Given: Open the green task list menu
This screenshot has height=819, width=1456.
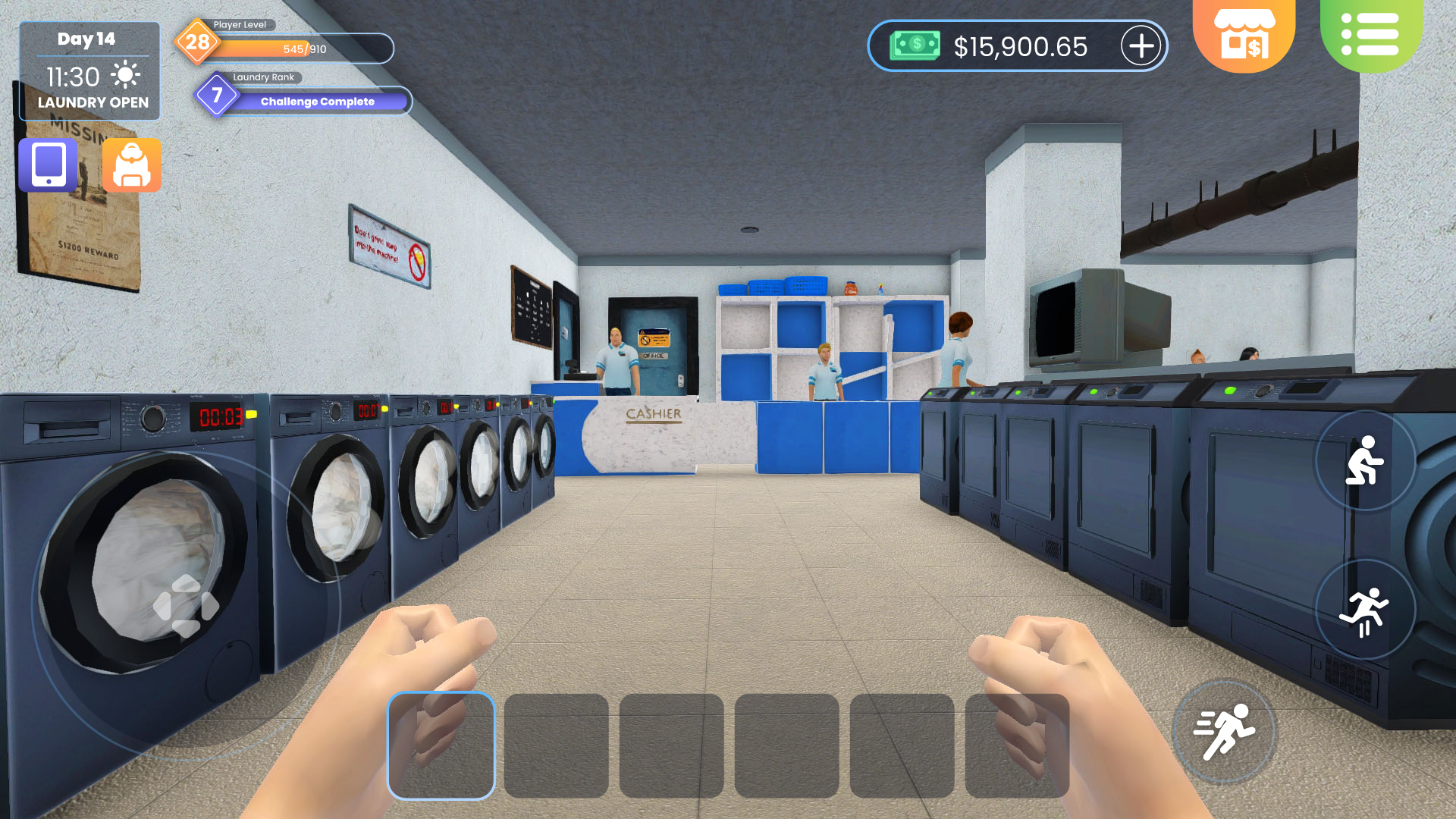Looking at the screenshot, I should click(1369, 34).
